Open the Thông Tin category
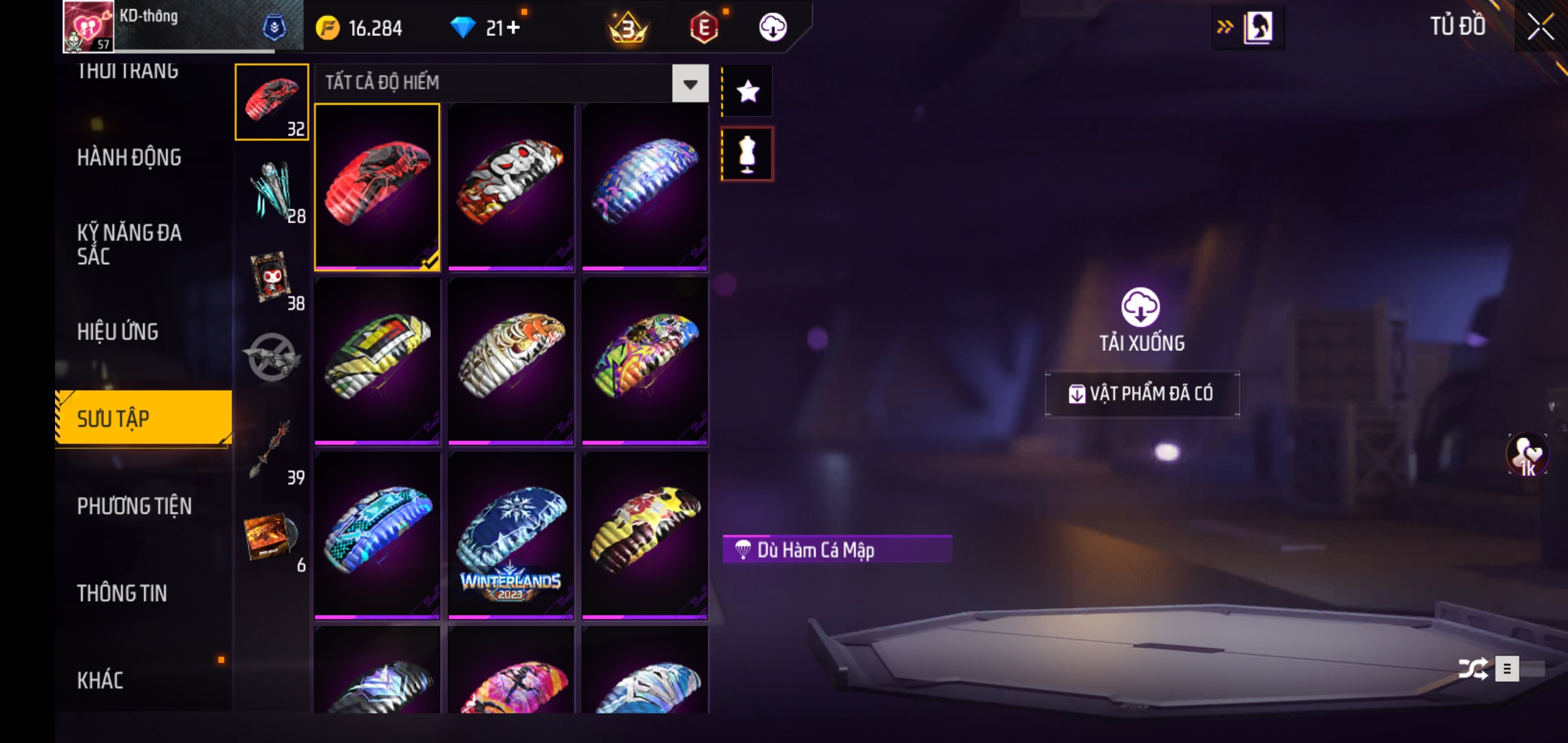The height and width of the screenshot is (743, 1568). click(122, 593)
